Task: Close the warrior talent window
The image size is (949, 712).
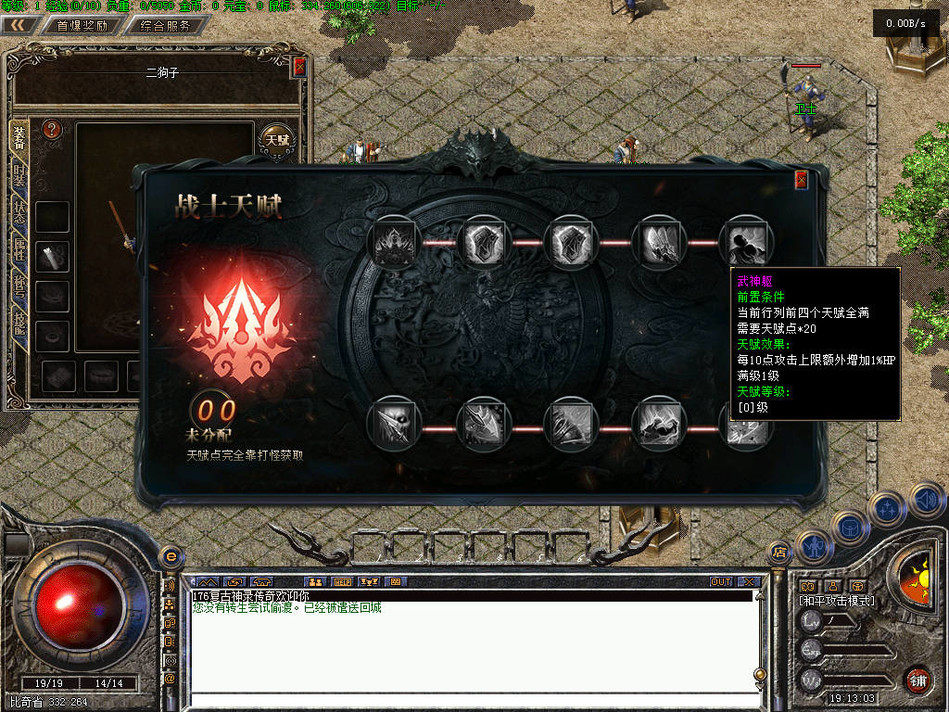Action: (801, 180)
